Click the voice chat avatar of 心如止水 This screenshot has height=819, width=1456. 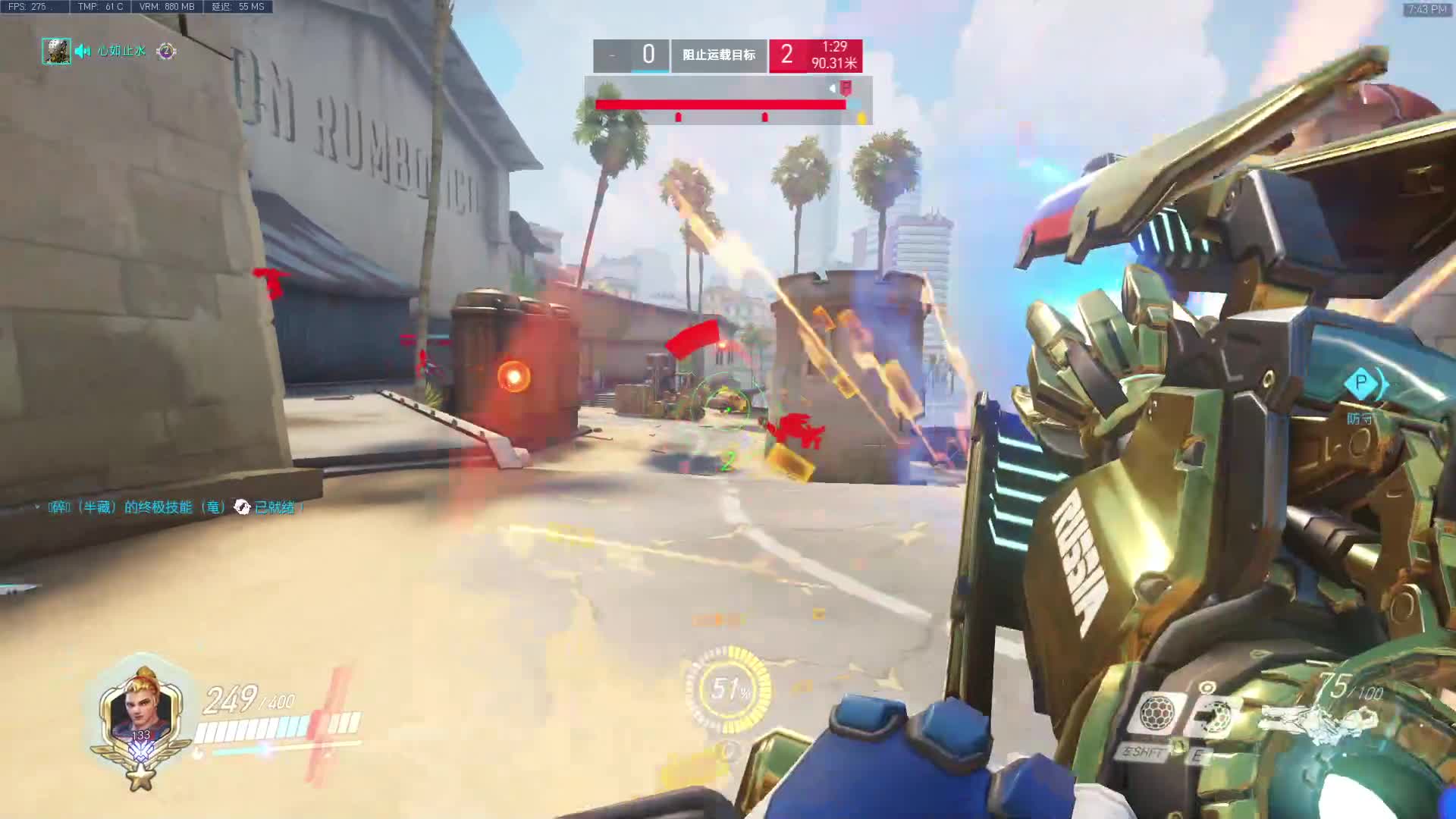[x=56, y=51]
